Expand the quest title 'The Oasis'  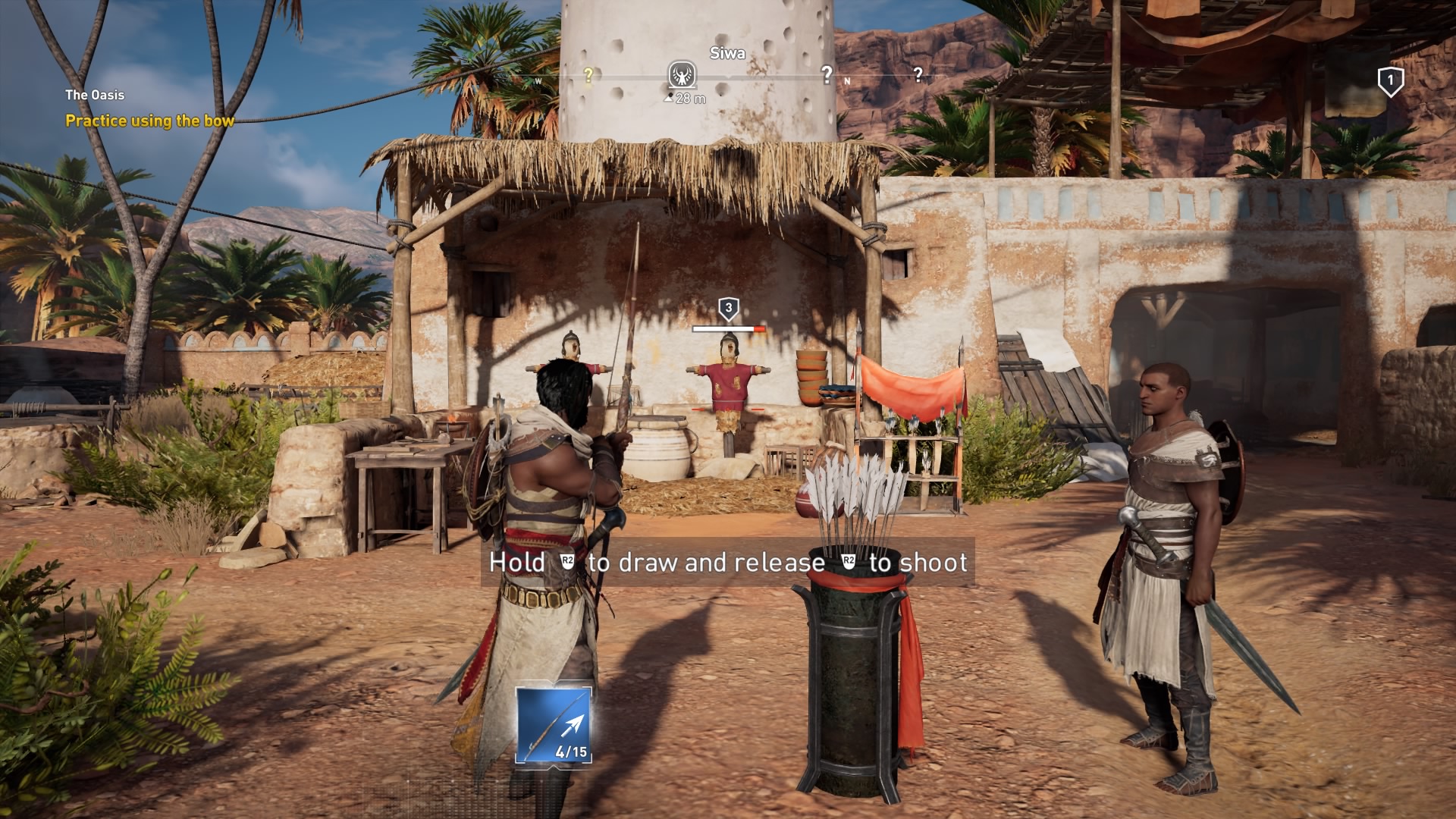pyautogui.click(x=94, y=96)
